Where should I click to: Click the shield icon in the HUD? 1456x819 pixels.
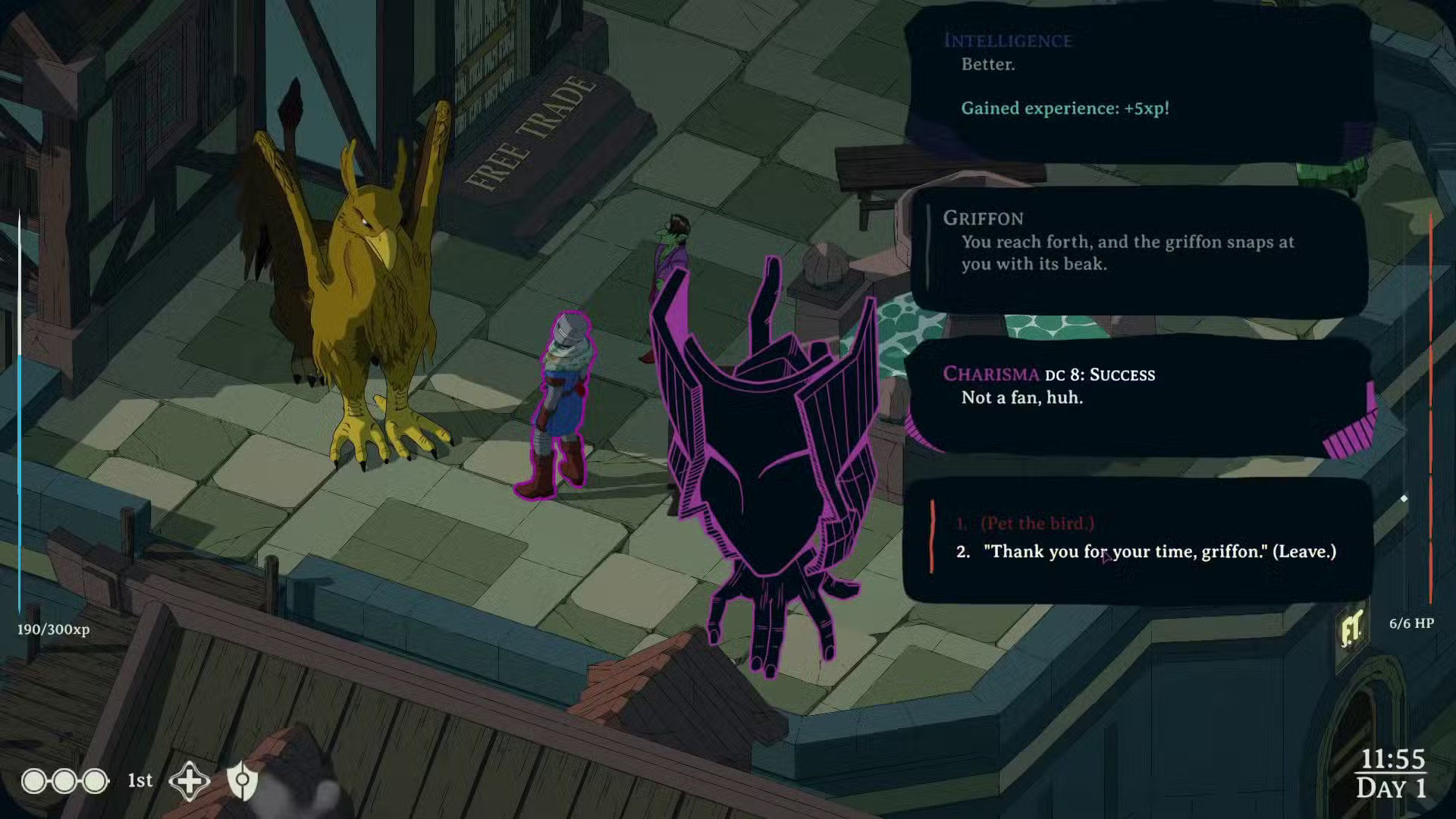click(x=243, y=781)
